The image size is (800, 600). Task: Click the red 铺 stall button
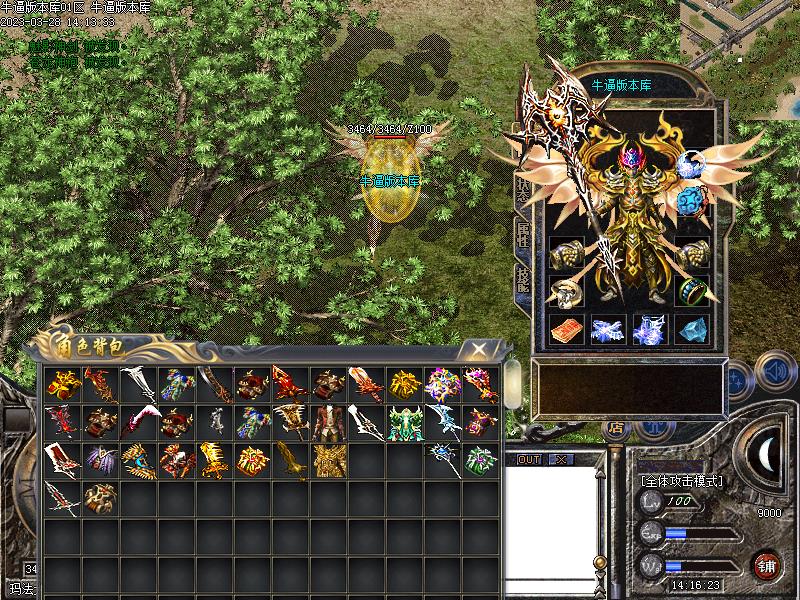(767, 565)
